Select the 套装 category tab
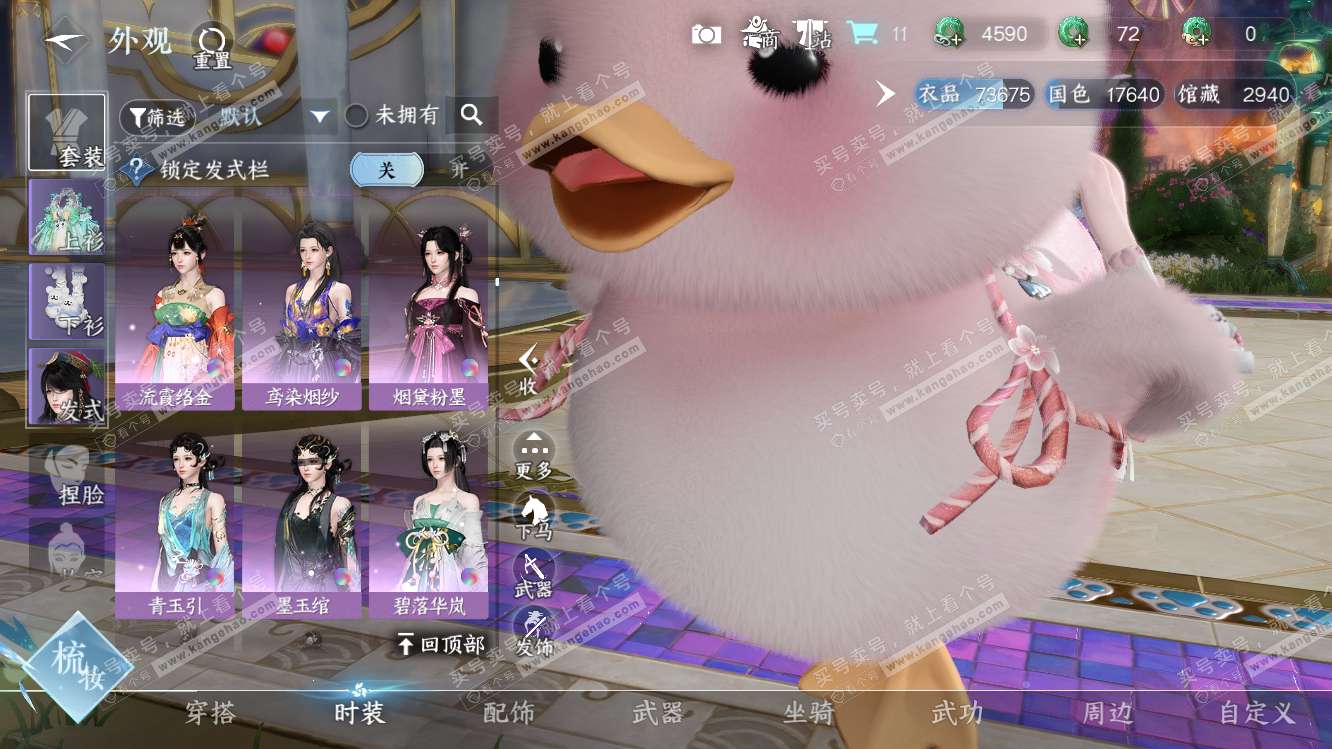1332x749 pixels. (x=67, y=133)
